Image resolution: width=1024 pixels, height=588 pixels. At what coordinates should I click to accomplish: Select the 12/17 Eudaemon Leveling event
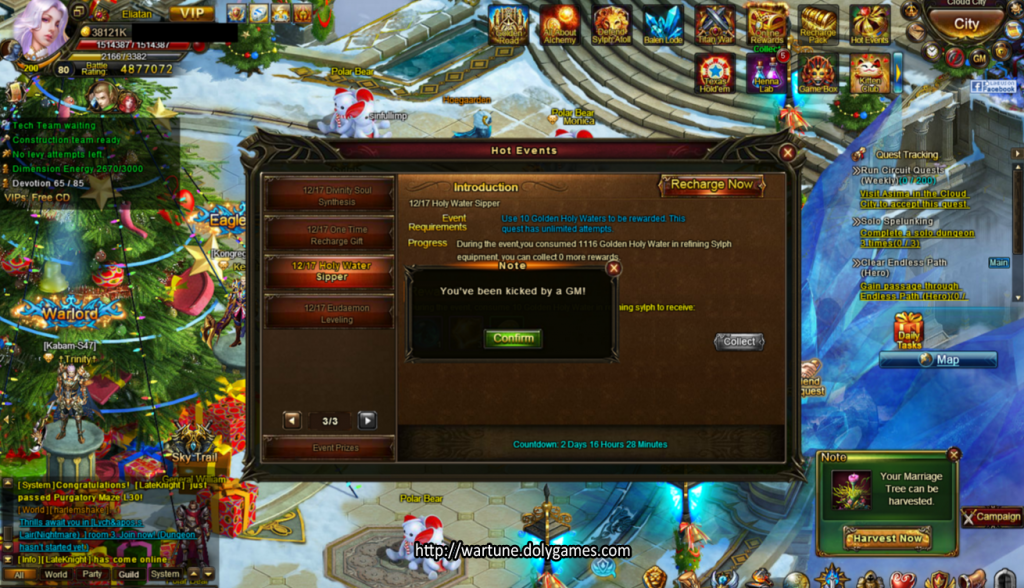click(x=330, y=313)
